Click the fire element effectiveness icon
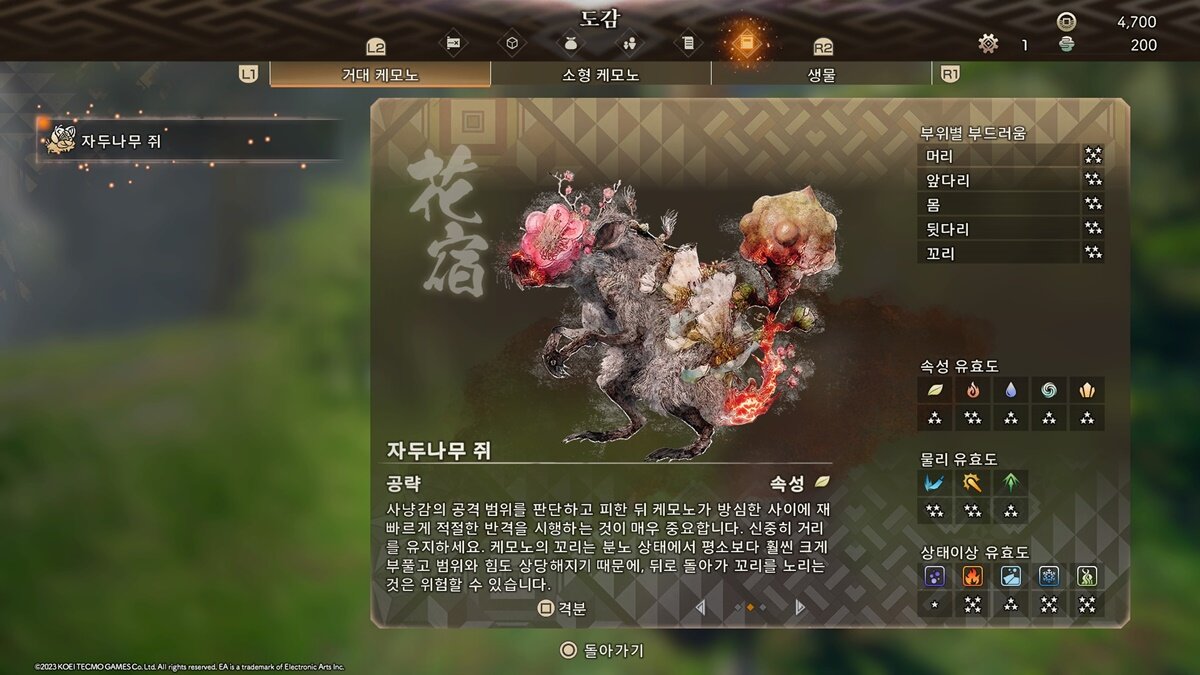The height and width of the screenshot is (675, 1200). (968, 391)
